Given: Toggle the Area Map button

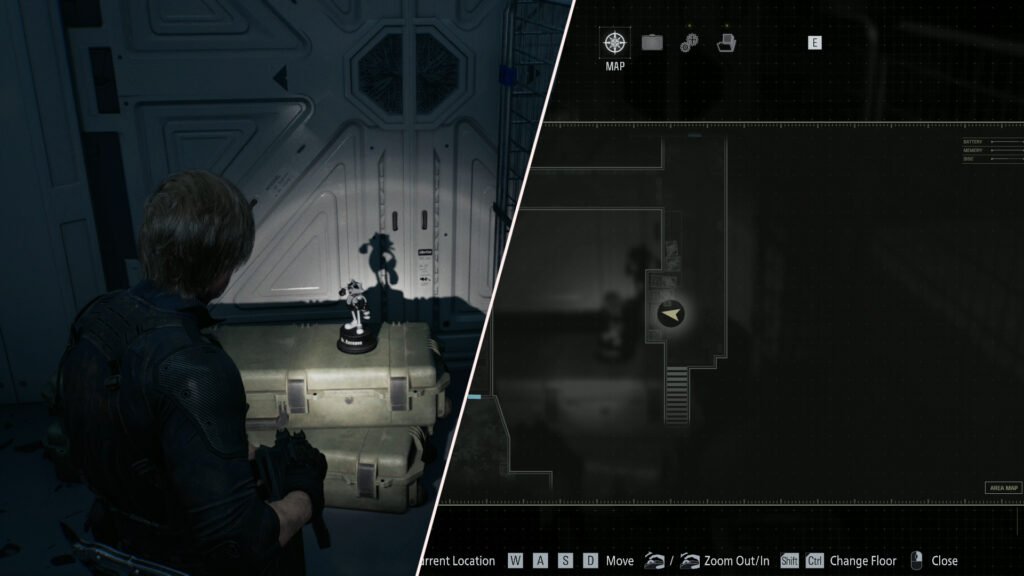Looking at the screenshot, I should pos(1003,488).
